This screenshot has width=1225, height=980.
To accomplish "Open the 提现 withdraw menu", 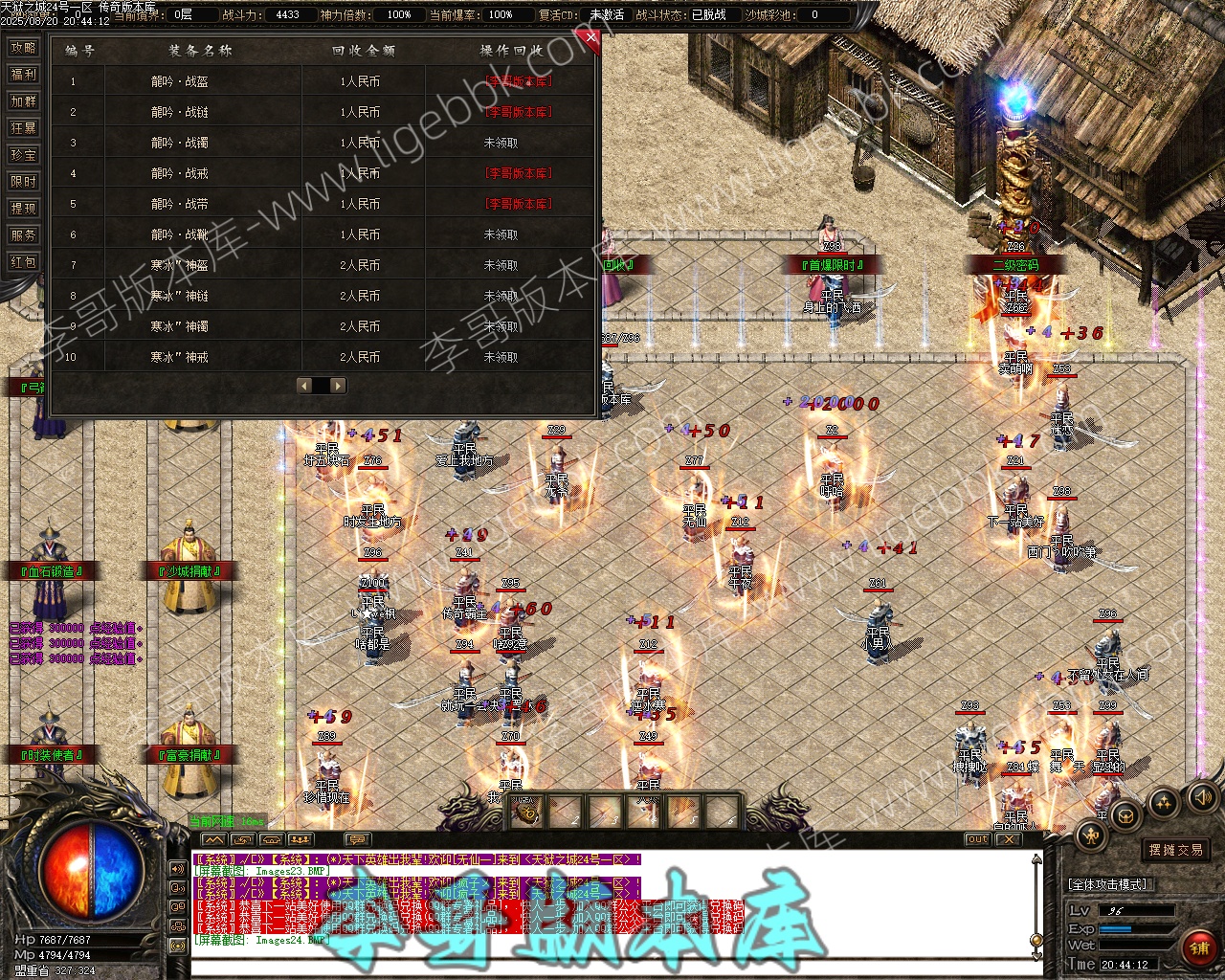I will [x=23, y=209].
